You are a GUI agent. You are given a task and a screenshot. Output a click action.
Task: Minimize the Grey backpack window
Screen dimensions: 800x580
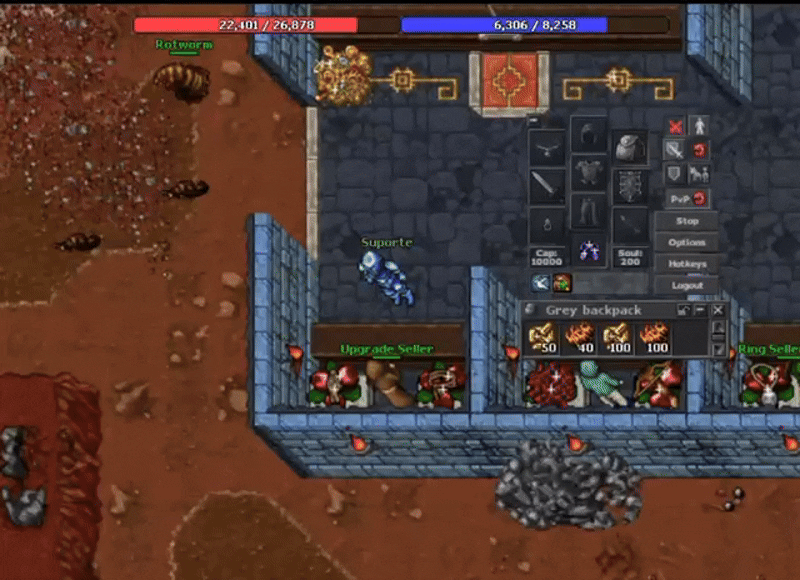pyautogui.click(x=701, y=310)
